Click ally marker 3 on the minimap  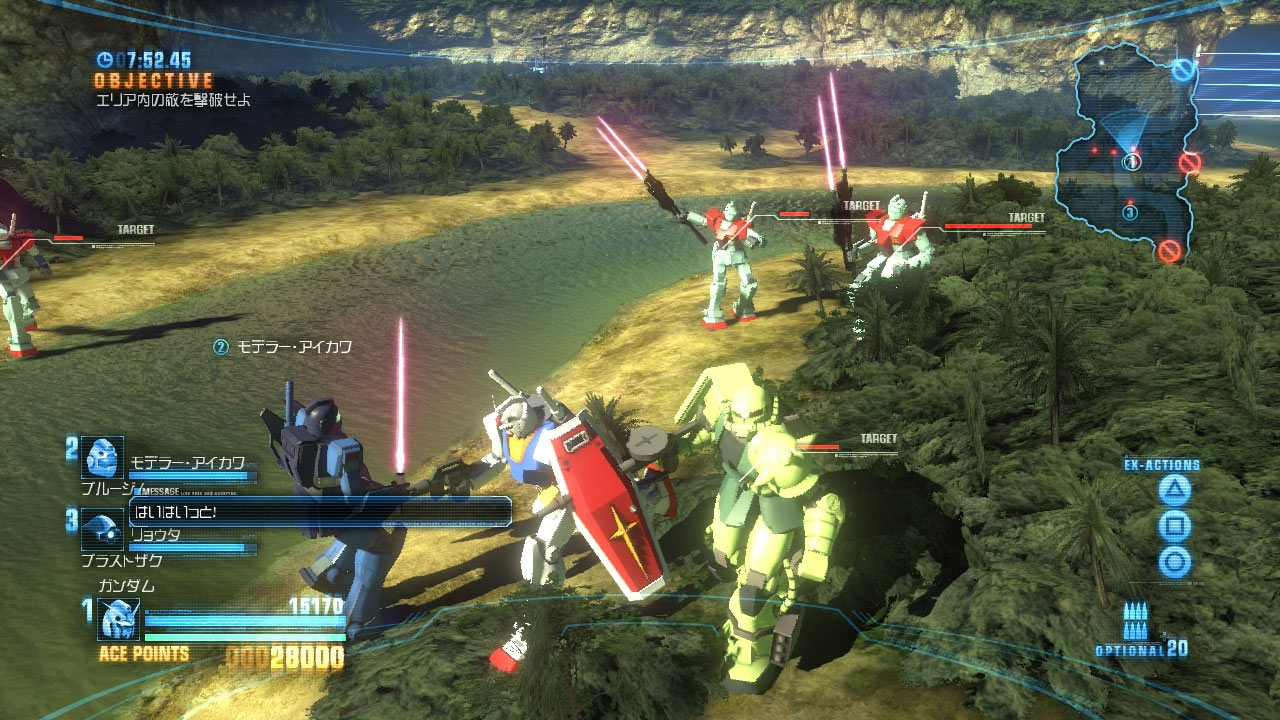1130,212
